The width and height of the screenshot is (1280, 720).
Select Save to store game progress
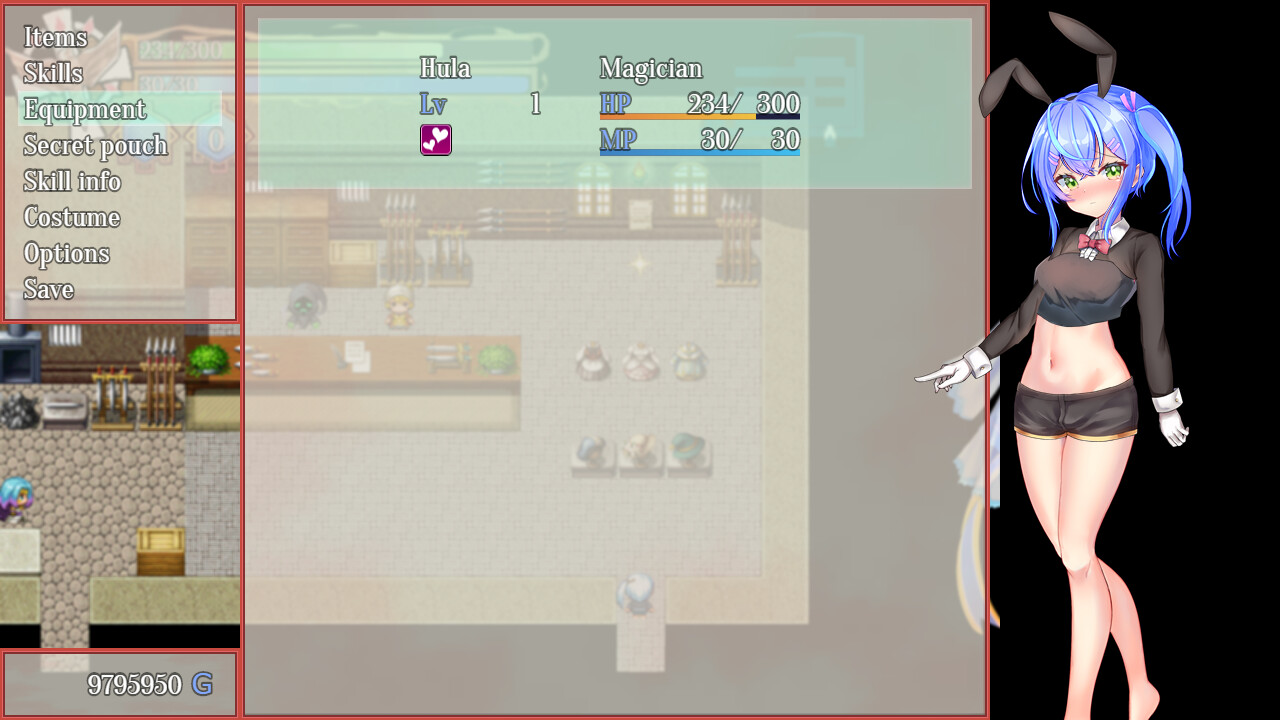coord(48,289)
